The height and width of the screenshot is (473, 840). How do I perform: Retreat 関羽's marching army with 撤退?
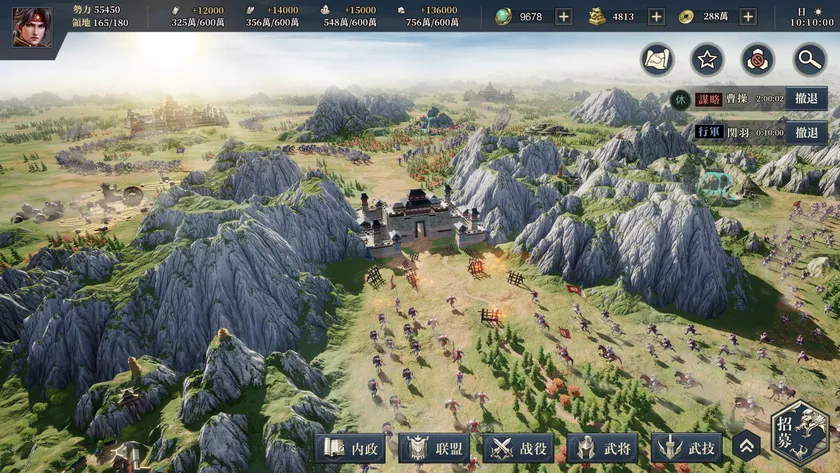point(806,131)
